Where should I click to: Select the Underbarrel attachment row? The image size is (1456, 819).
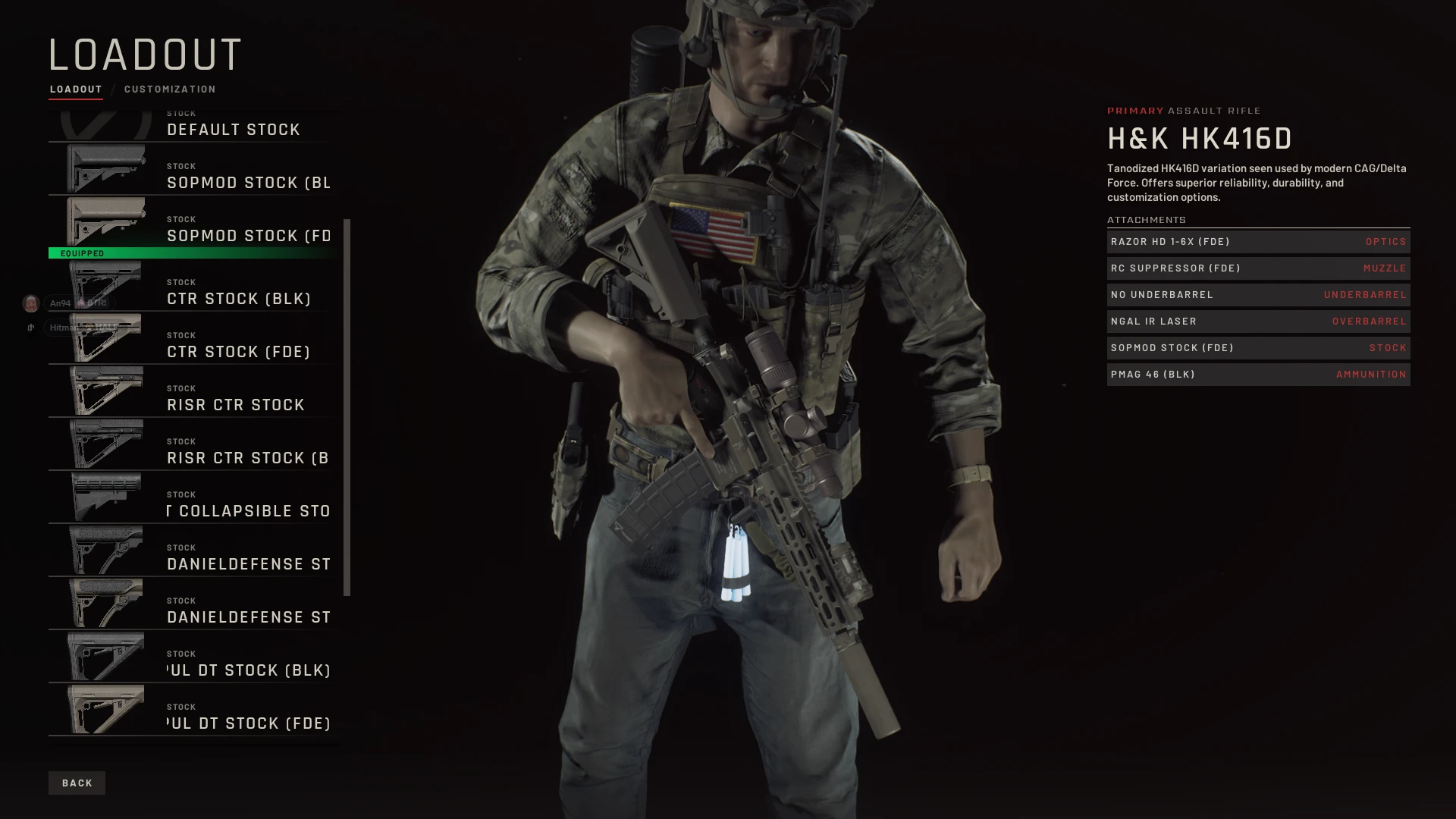1258,295
